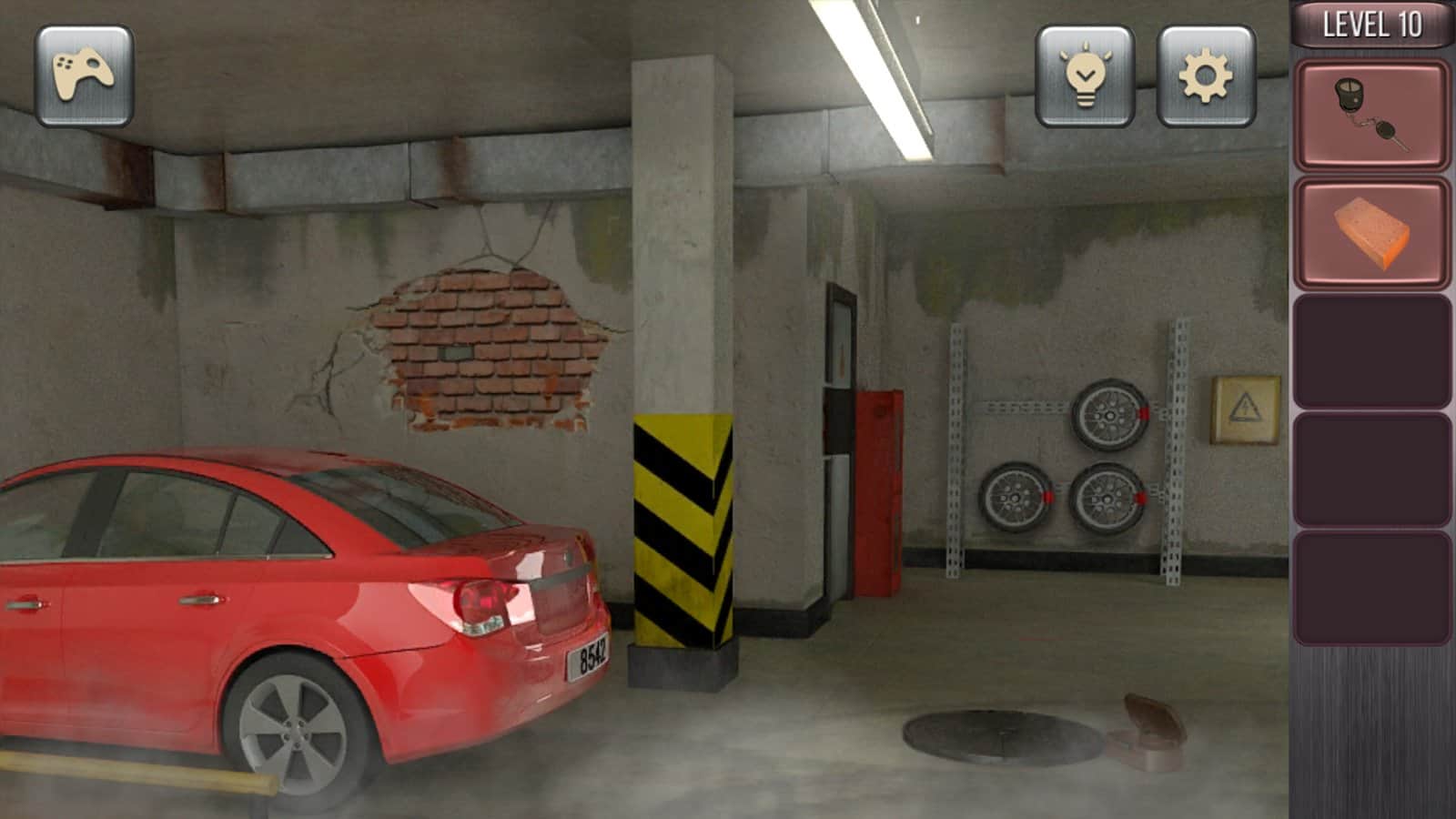Click the door at the back wall
This screenshot has width=1456, height=819.
click(x=842, y=391)
